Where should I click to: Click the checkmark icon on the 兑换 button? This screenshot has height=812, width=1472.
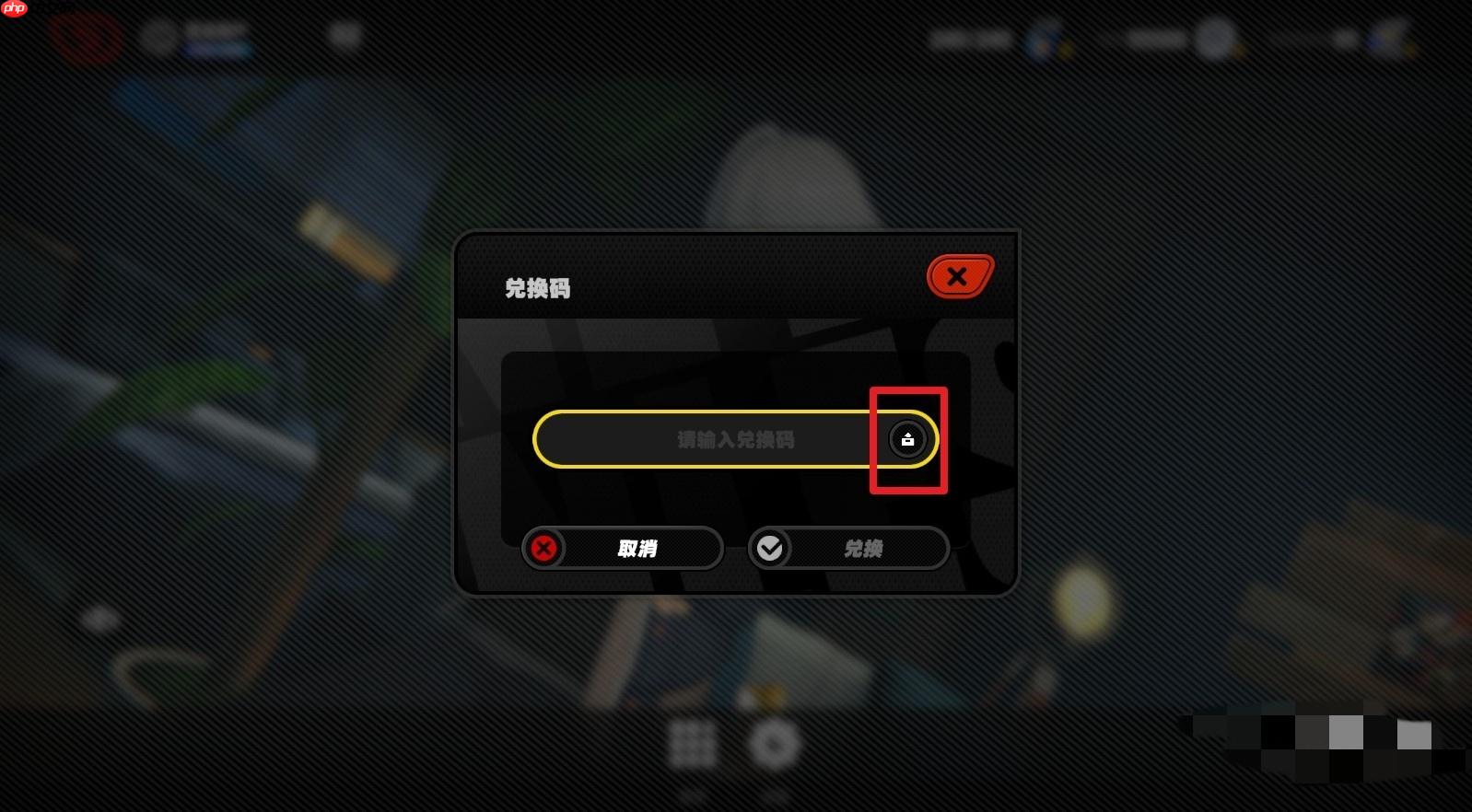click(771, 548)
